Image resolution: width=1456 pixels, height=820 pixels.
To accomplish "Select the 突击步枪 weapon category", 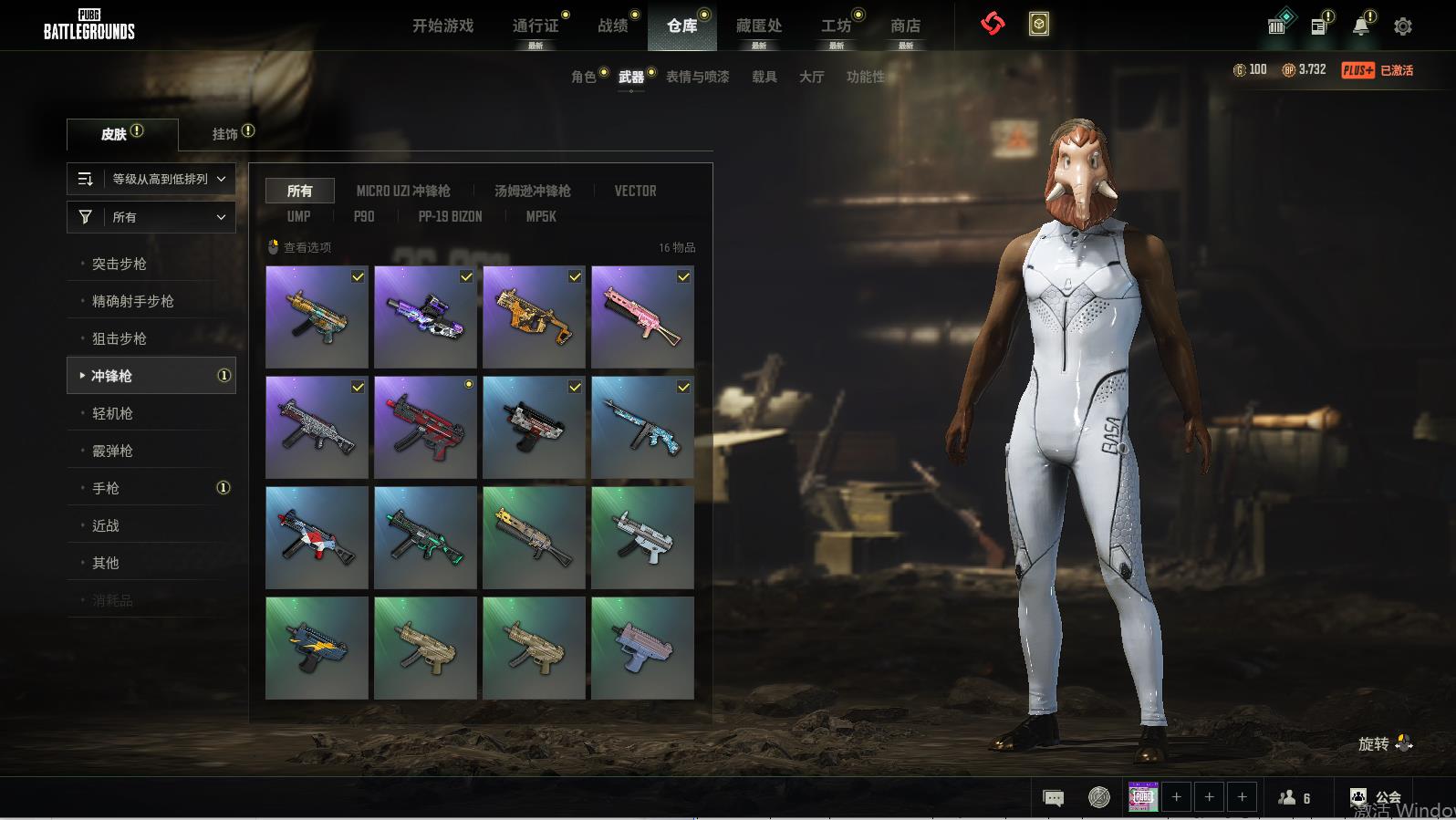I will tap(119, 264).
